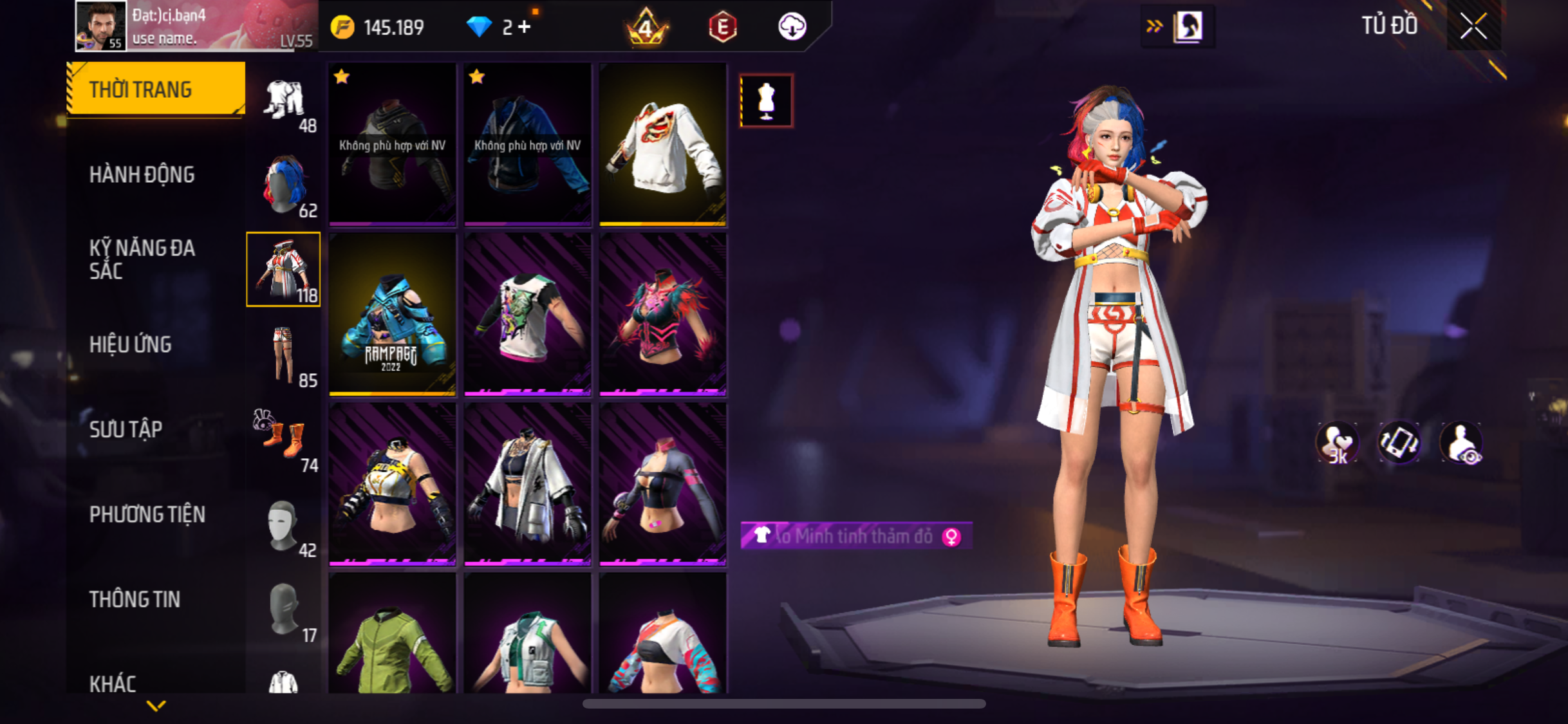The width and height of the screenshot is (1568, 724).
Task: Open the SƯU TẬP tab
Action: coord(126,429)
